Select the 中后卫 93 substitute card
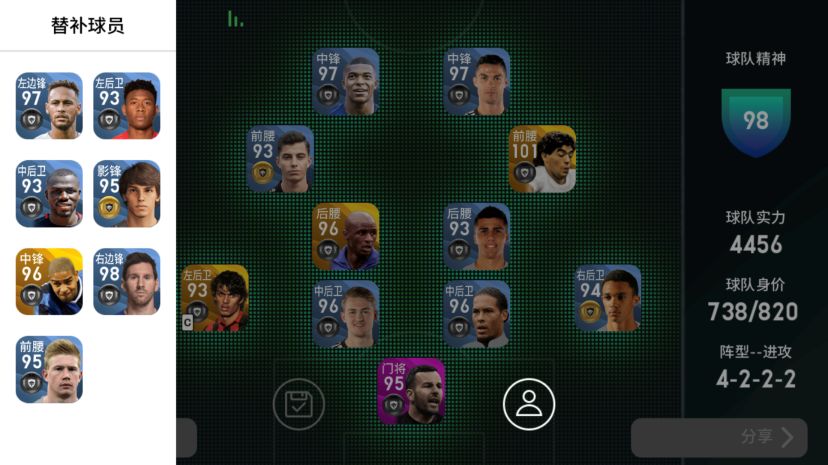The width and height of the screenshot is (828, 465). pos(49,194)
